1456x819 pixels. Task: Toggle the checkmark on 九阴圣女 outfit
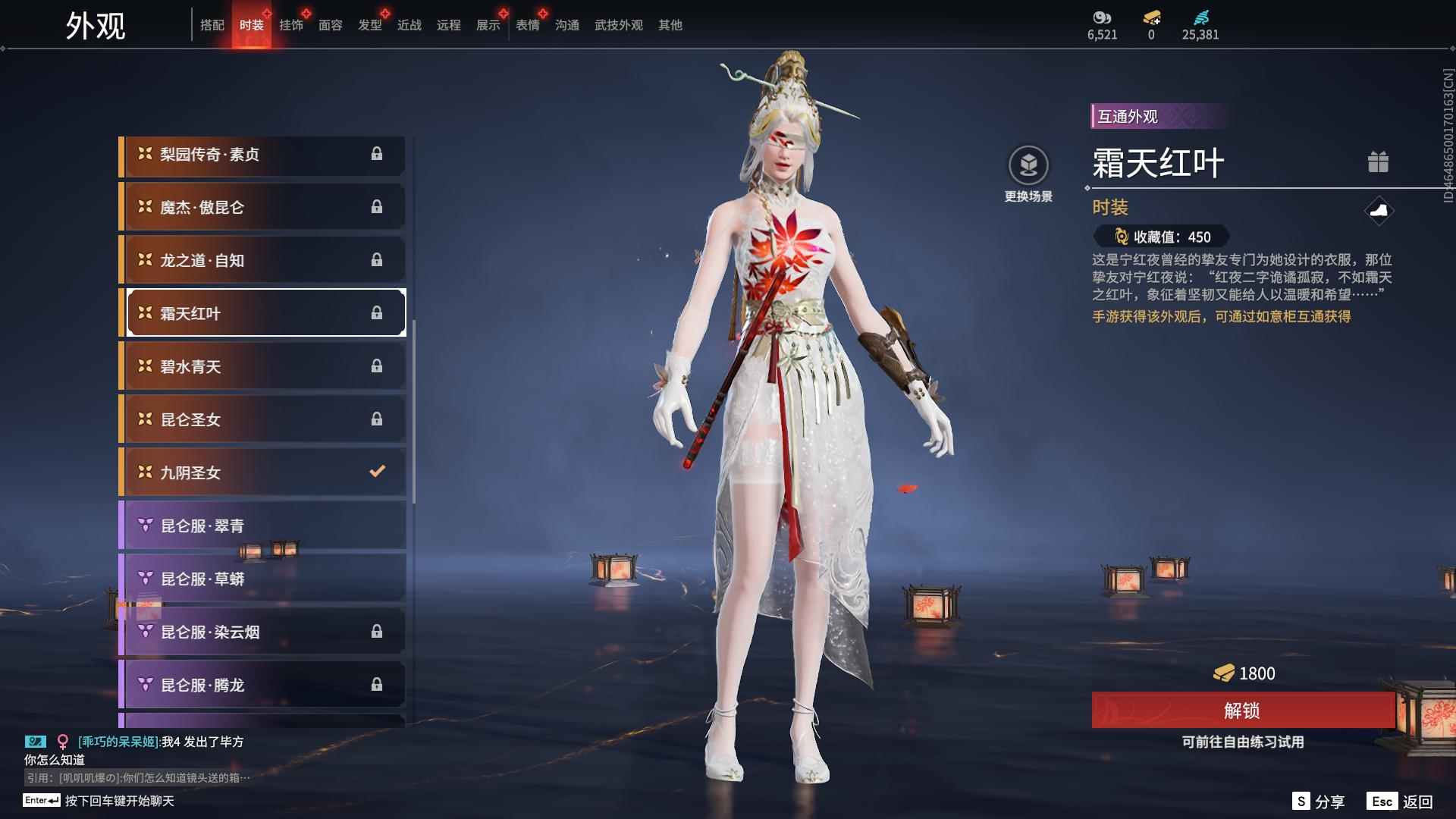coord(377,471)
